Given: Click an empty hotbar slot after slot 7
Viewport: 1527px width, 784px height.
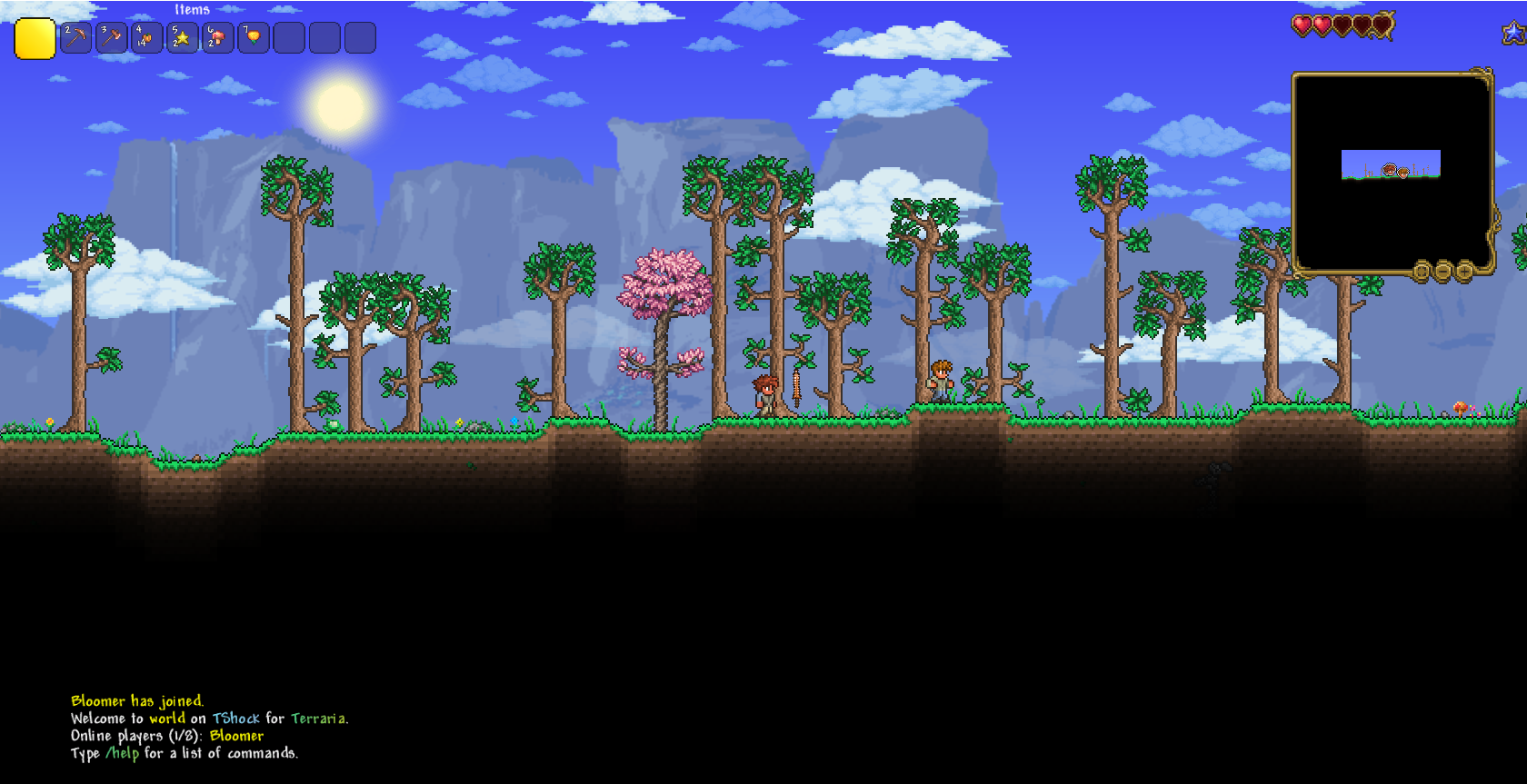Looking at the screenshot, I should coord(288,37).
